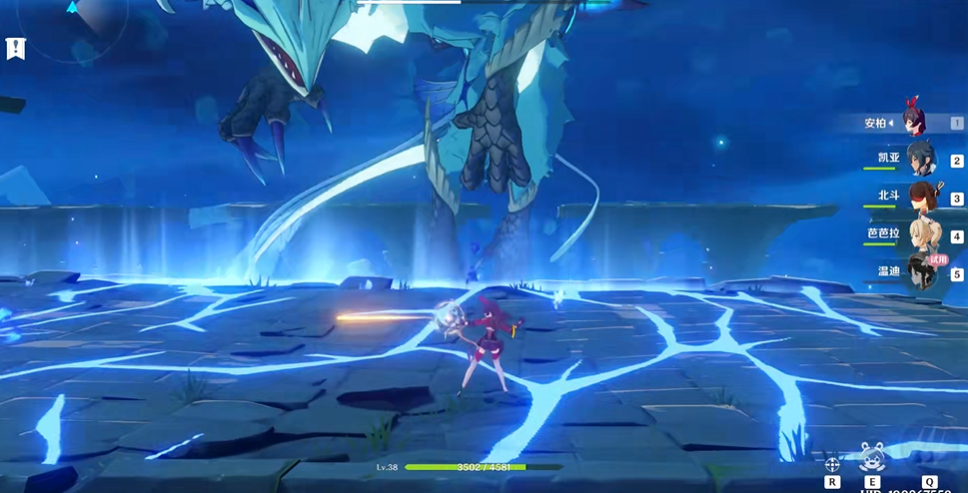
Task: Open the quest bookmark icon with exclamation mark
Action: tap(15, 48)
